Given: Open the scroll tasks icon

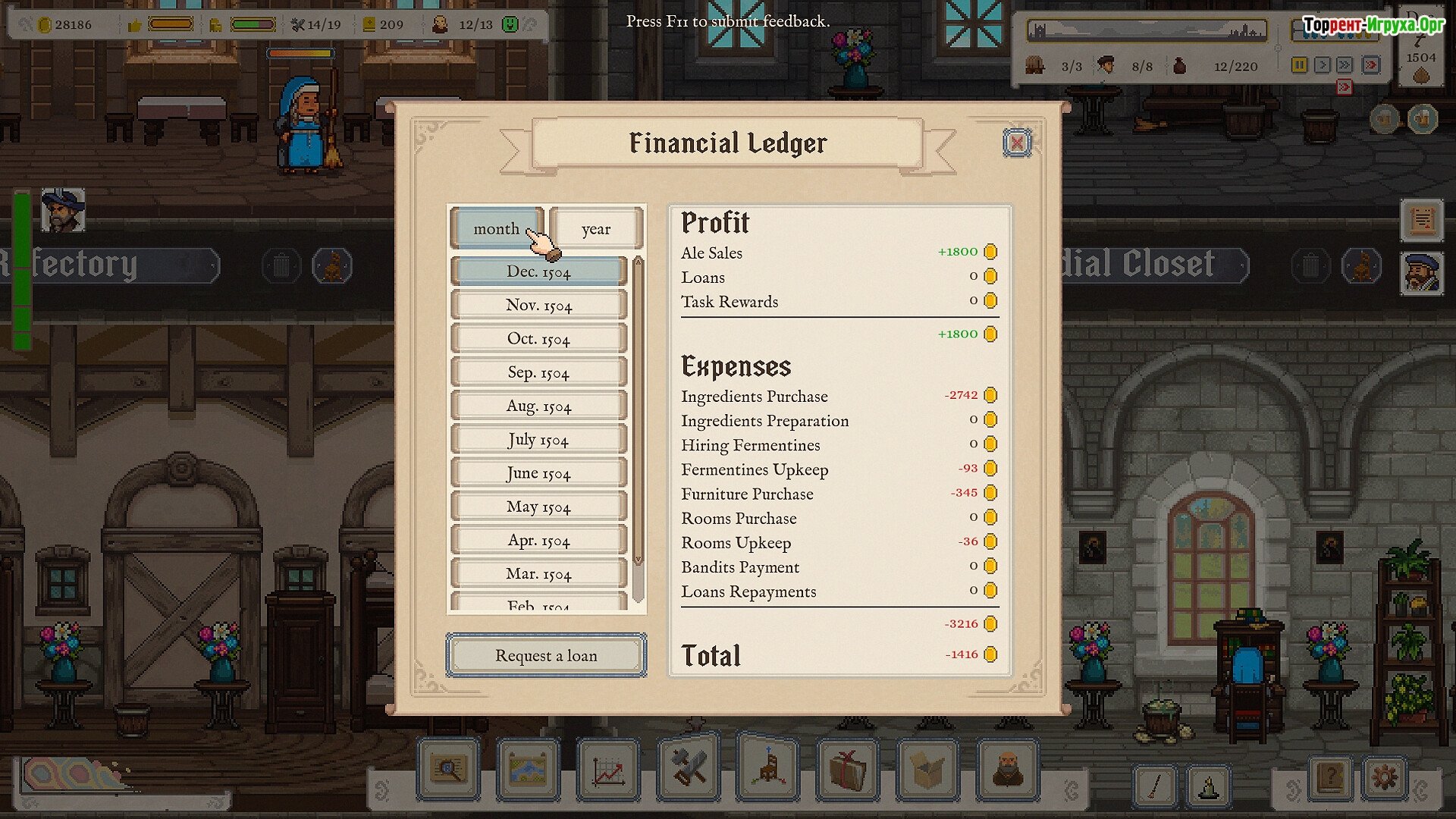Looking at the screenshot, I should (x=1422, y=221).
